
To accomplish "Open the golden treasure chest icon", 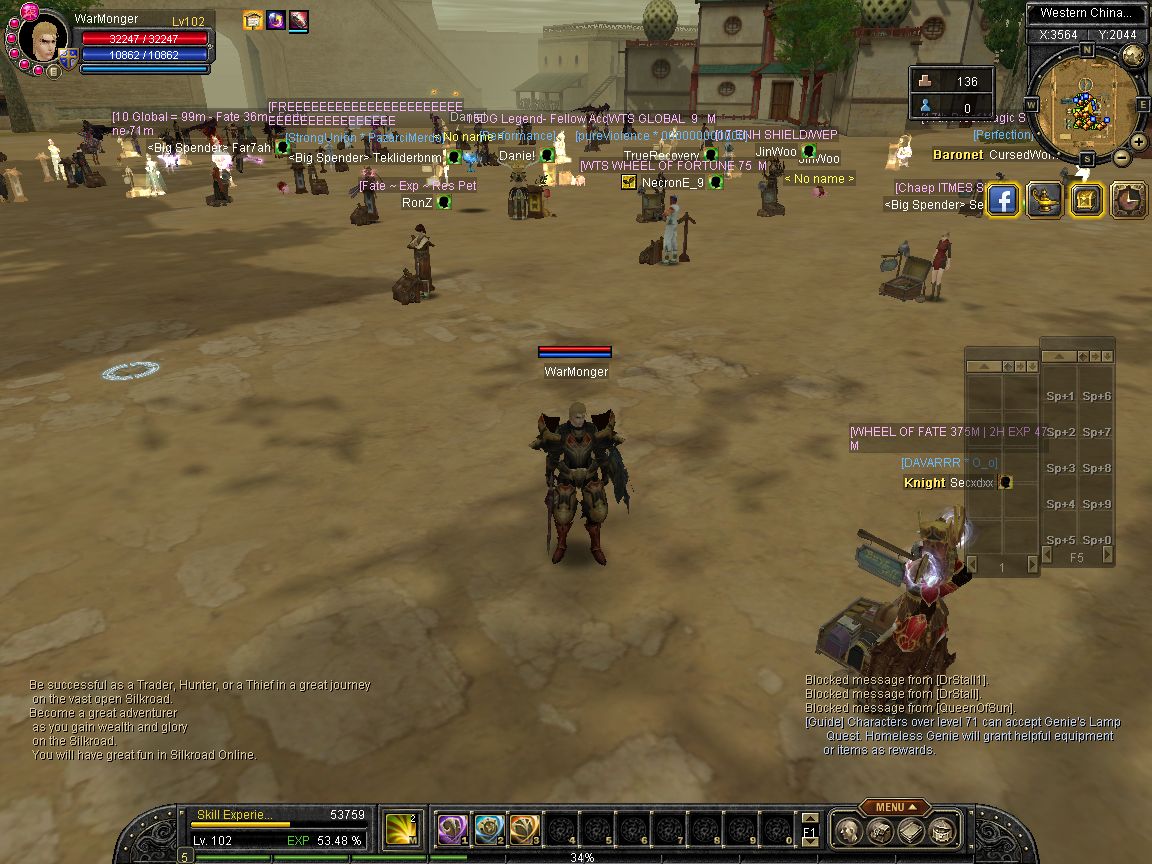I will coord(1086,201).
